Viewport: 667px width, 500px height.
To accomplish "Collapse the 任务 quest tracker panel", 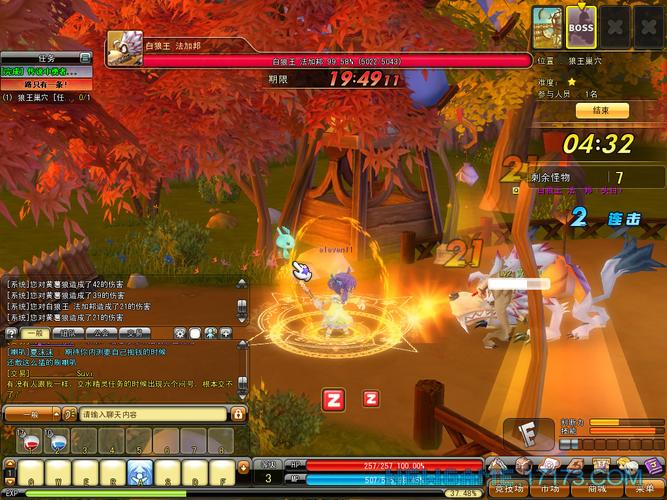I will pyautogui.click(x=86, y=58).
